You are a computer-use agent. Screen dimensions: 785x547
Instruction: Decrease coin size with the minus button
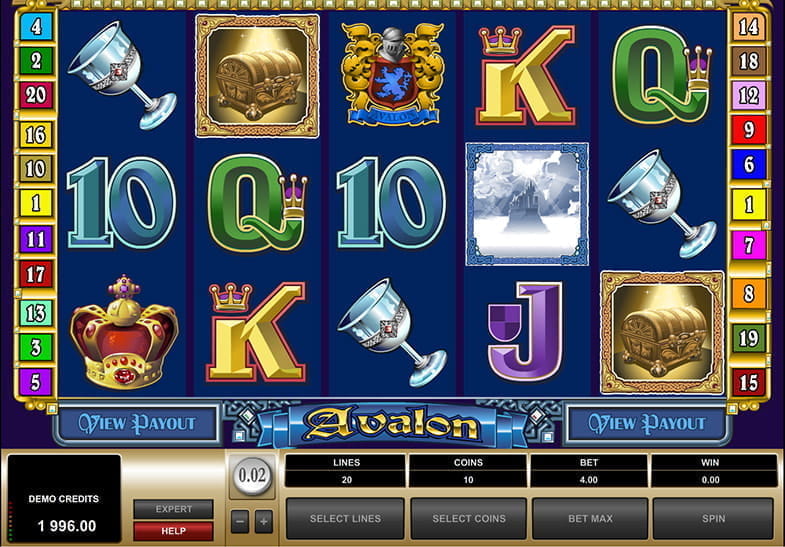(x=240, y=521)
